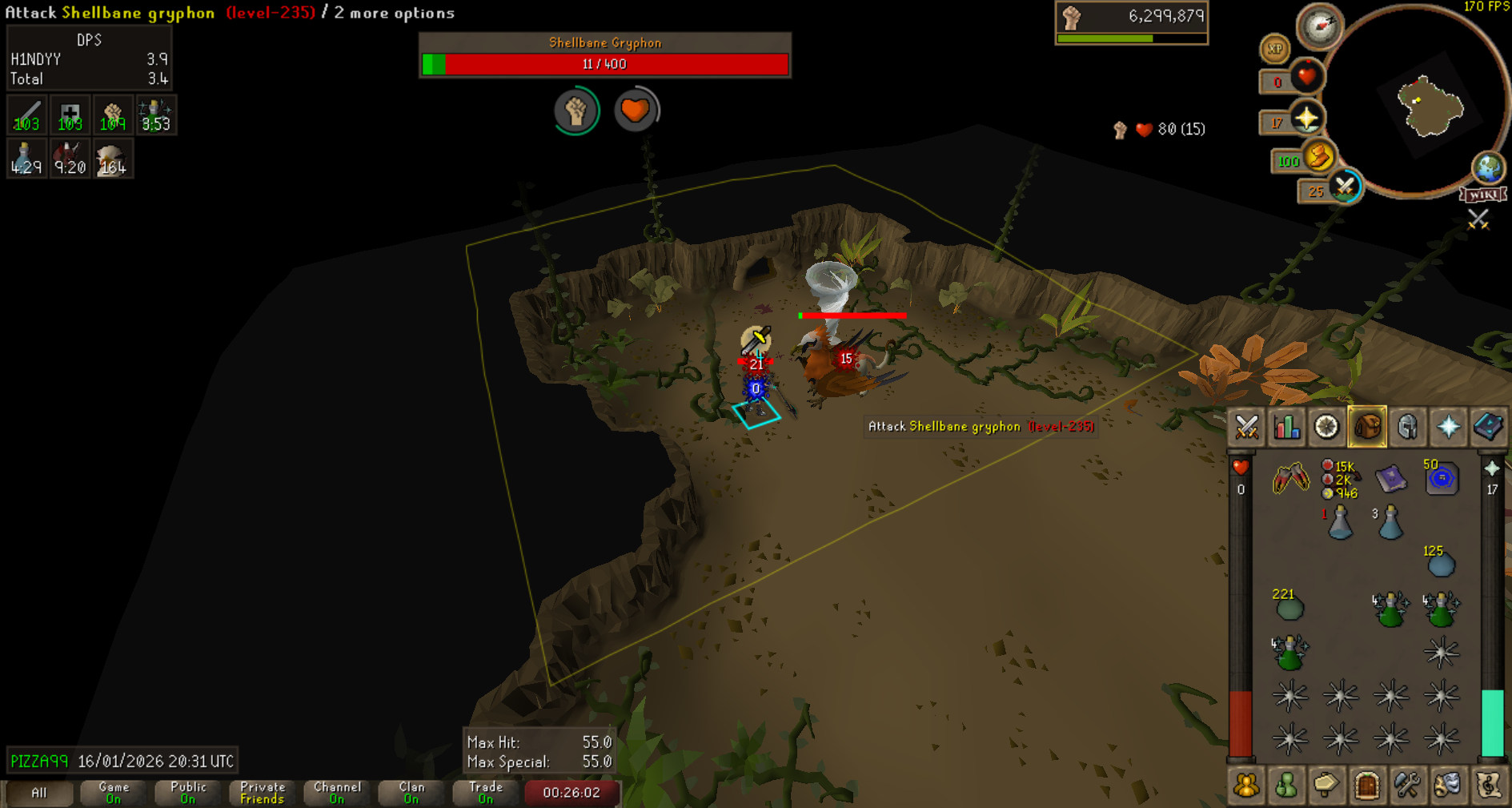The image size is (1512, 808).
Task: Toggle run energy boot orb
Action: tap(1318, 156)
